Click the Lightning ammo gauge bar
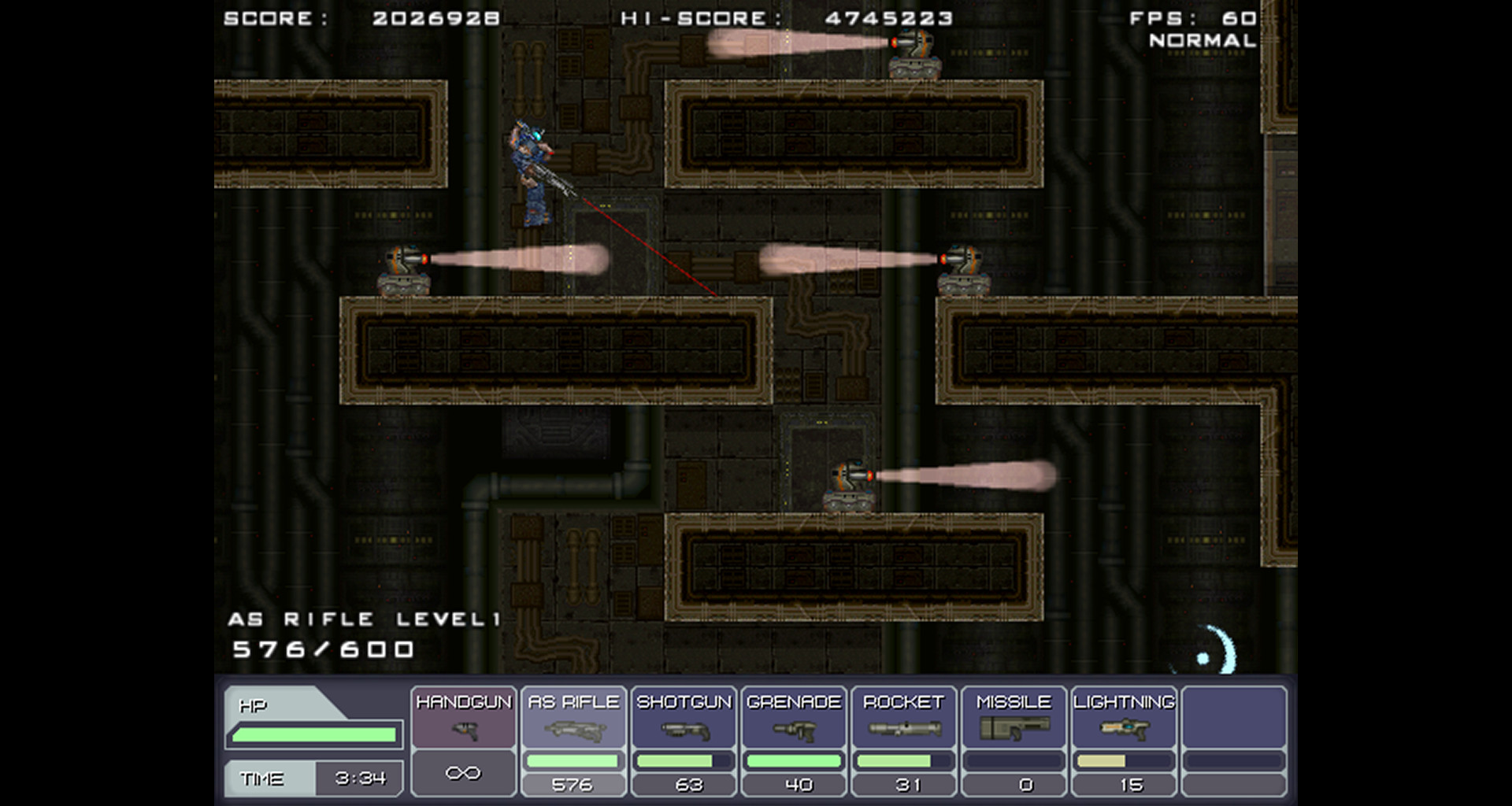 1124,760
